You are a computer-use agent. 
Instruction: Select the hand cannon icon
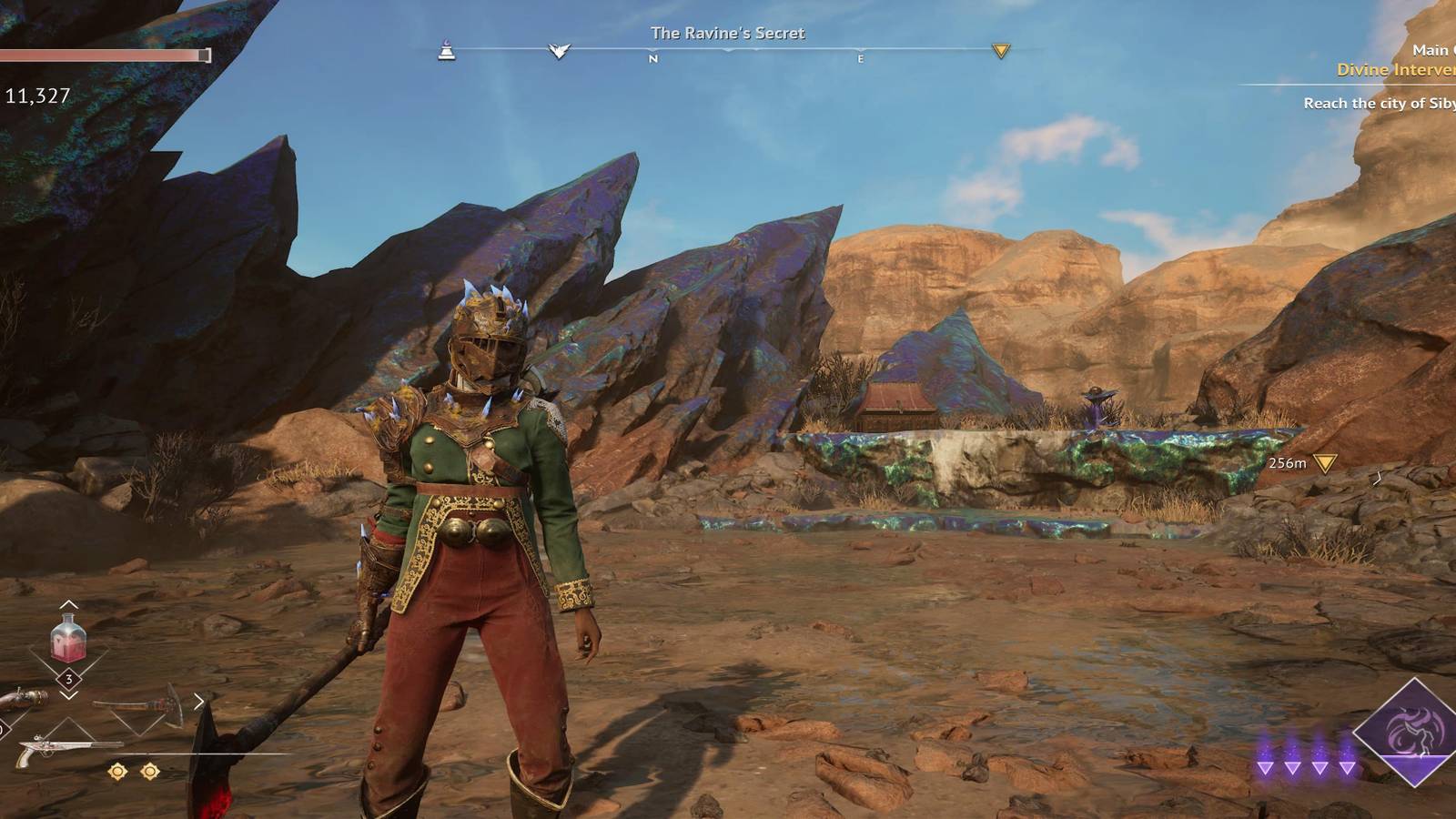coord(23,696)
